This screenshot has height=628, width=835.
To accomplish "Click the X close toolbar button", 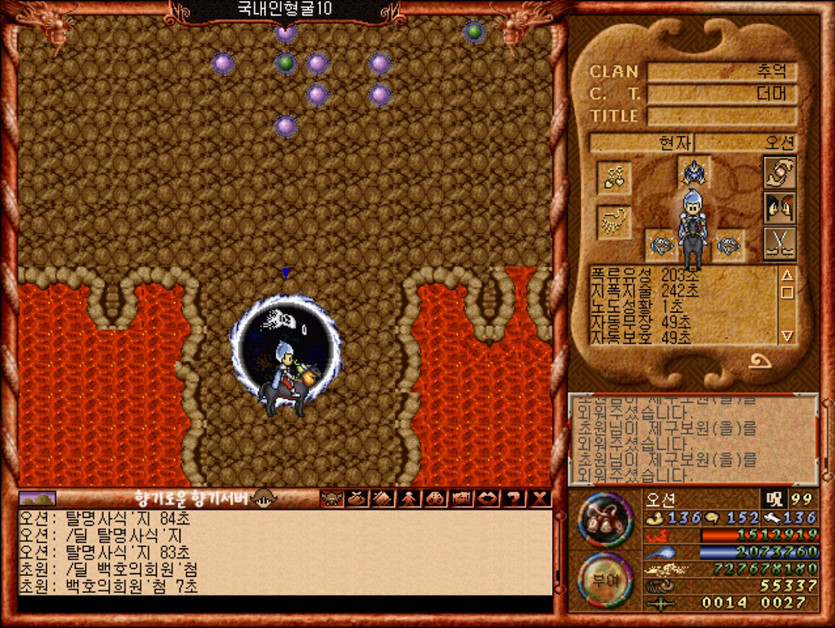I will point(540,498).
